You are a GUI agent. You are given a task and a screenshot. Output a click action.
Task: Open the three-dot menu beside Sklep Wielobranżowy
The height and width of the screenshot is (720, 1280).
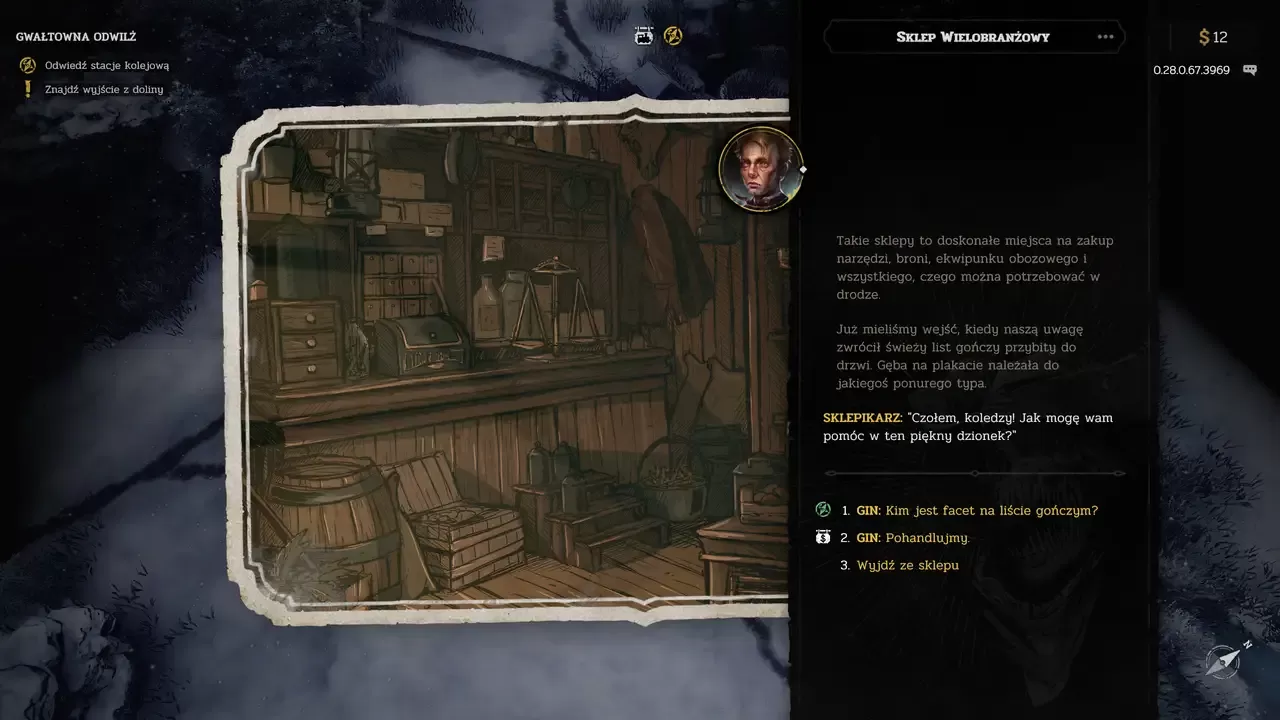click(1105, 37)
